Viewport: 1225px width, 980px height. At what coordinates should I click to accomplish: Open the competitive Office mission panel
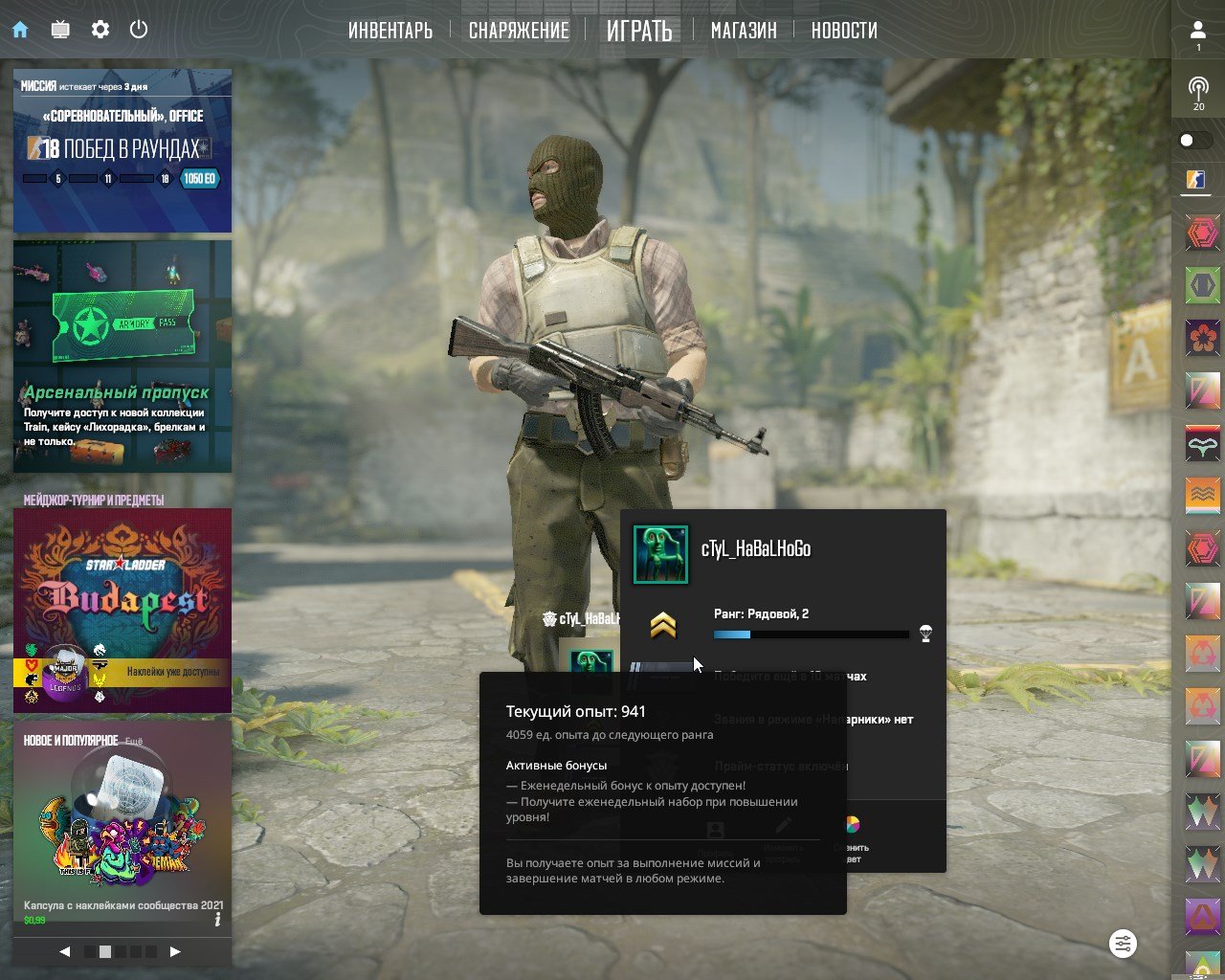[122, 150]
